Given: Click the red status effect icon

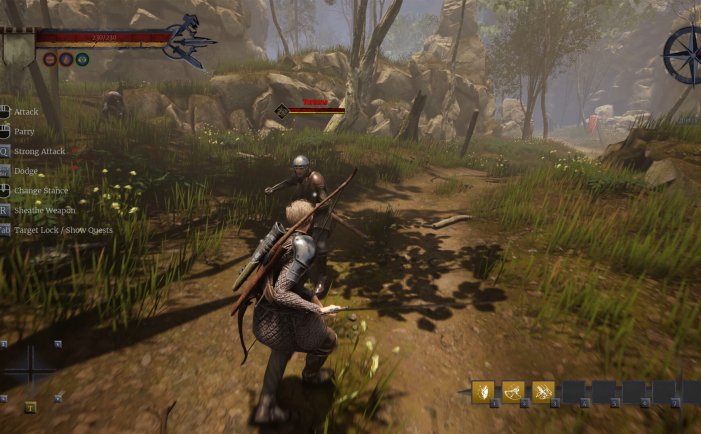Looking at the screenshot, I should [49, 59].
